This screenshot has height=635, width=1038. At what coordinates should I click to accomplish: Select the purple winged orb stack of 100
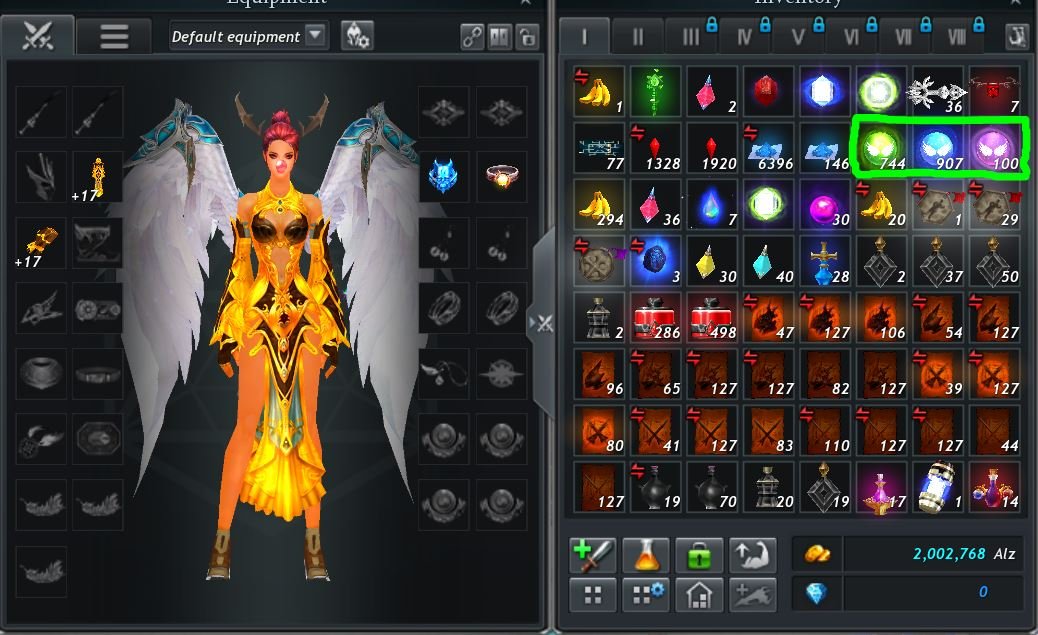pyautogui.click(x=994, y=149)
